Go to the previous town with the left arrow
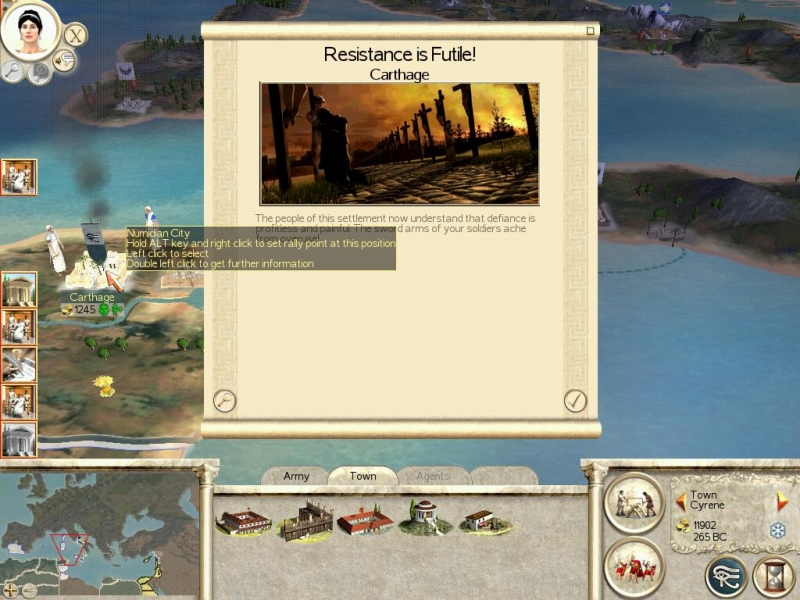800x600 pixels. point(681,501)
